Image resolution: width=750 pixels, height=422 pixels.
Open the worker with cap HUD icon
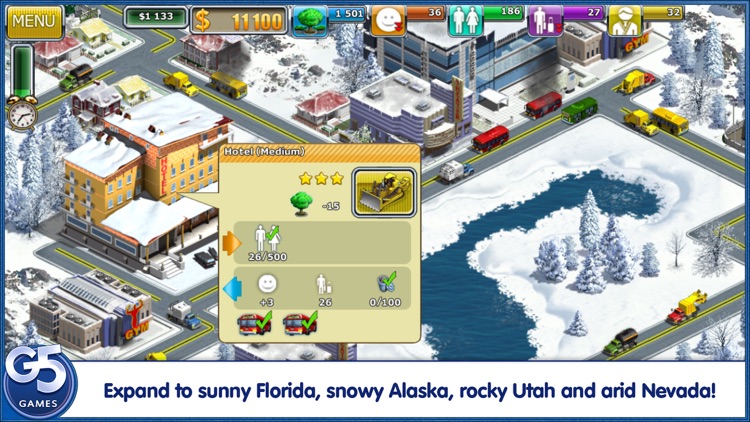[x=623, y=20]
